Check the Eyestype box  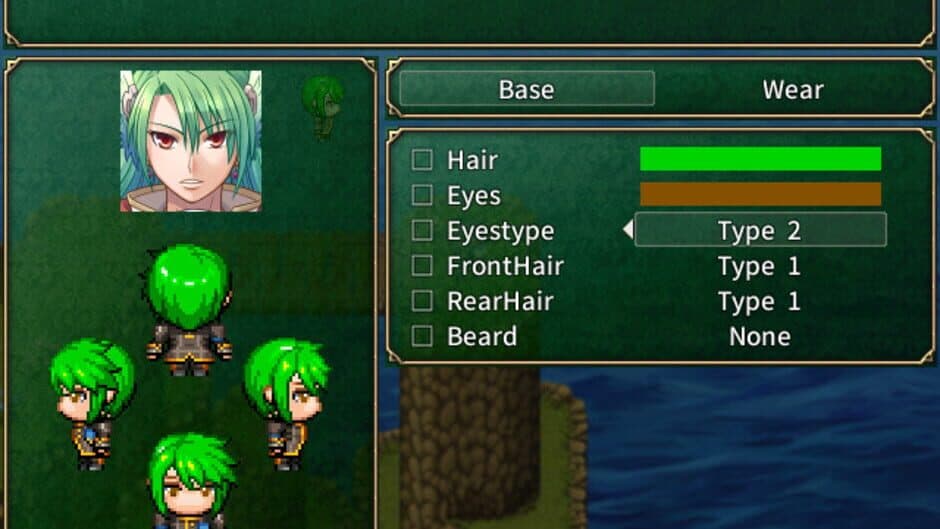coord(422,231)
